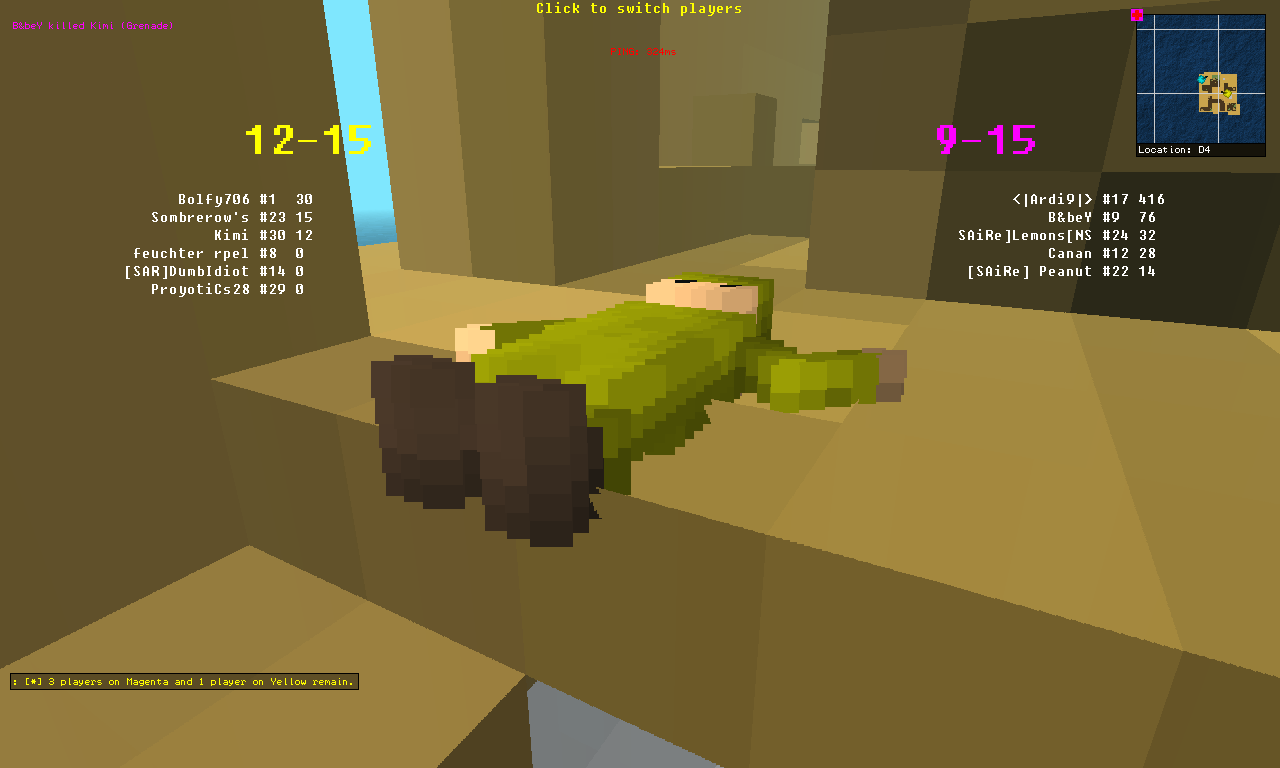Open the minimap island area
This screenshot has height=768, width=1280.
[1218, 90]
